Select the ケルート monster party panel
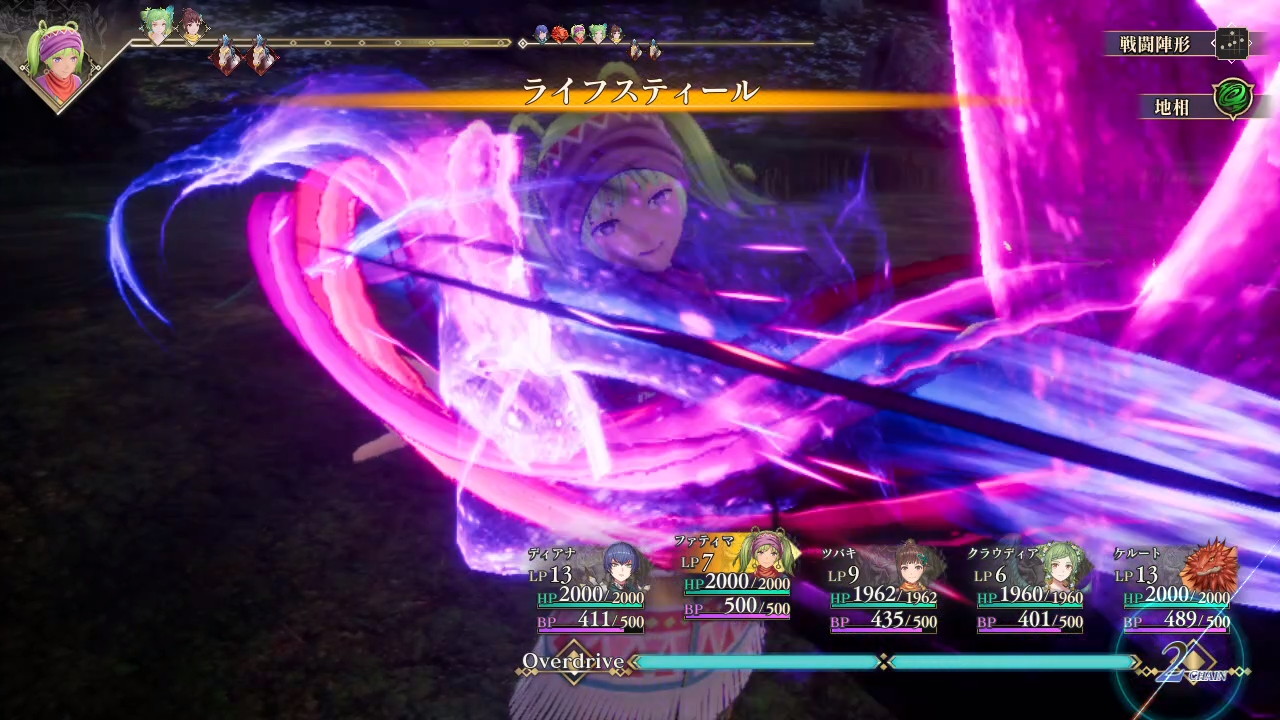Image resolution: width=1280 pixels, height=720 pixels. click(x=1177, y=590)
